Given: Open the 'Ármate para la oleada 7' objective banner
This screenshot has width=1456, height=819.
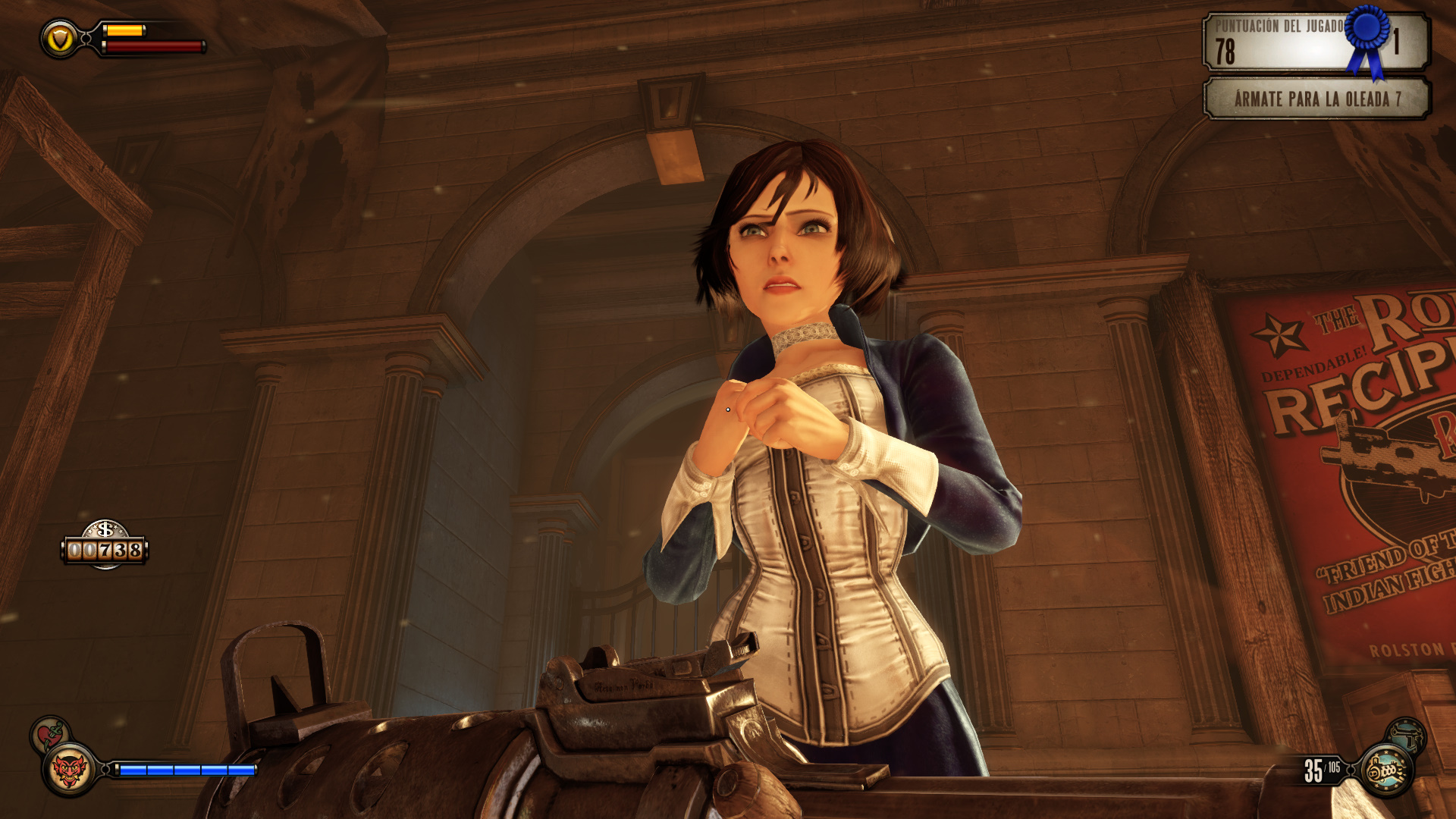Looking at the screenshot, I should 1316,99.
